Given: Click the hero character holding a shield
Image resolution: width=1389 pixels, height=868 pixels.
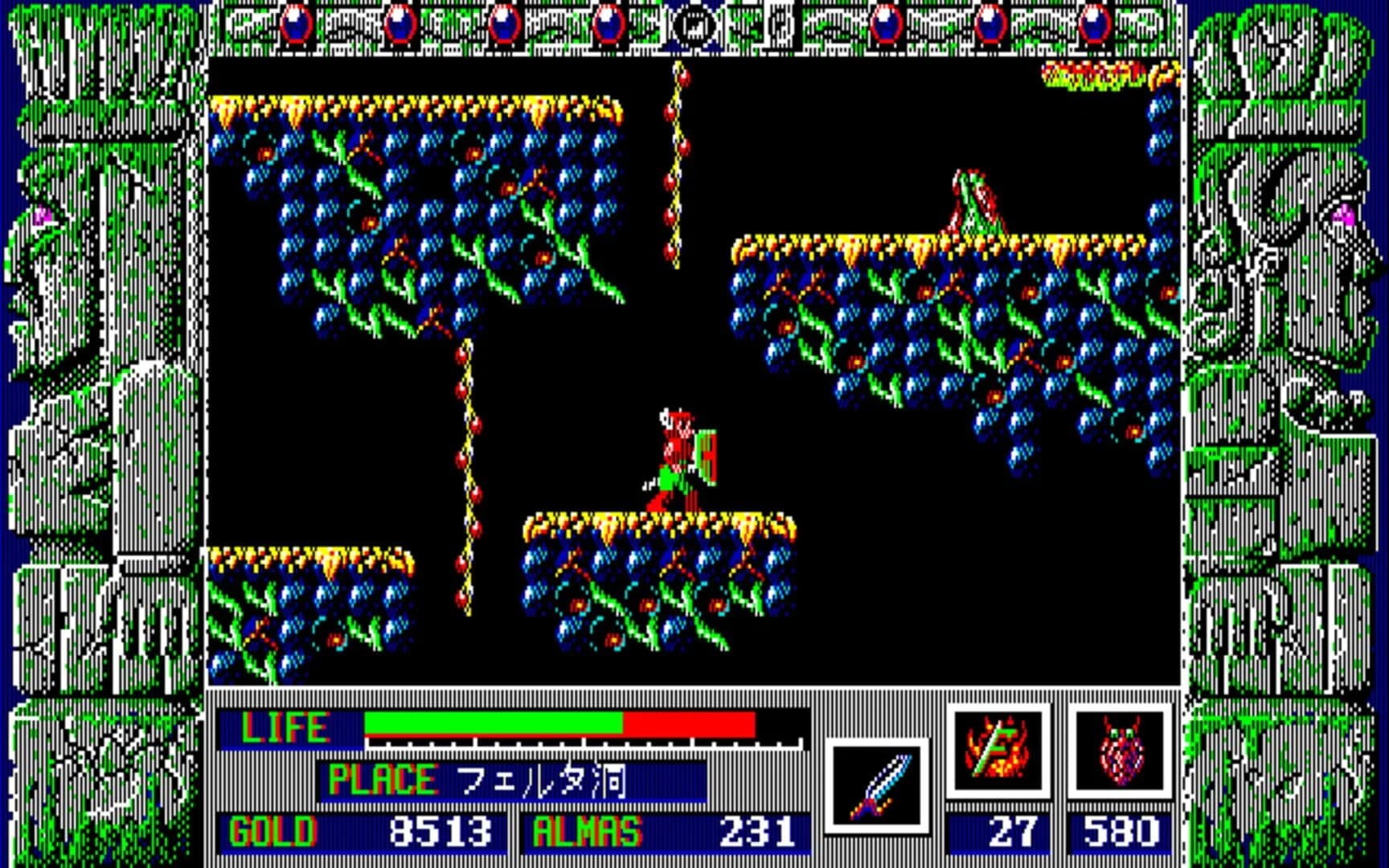Looking at the screenshot, I should click(x=679, y=454).
